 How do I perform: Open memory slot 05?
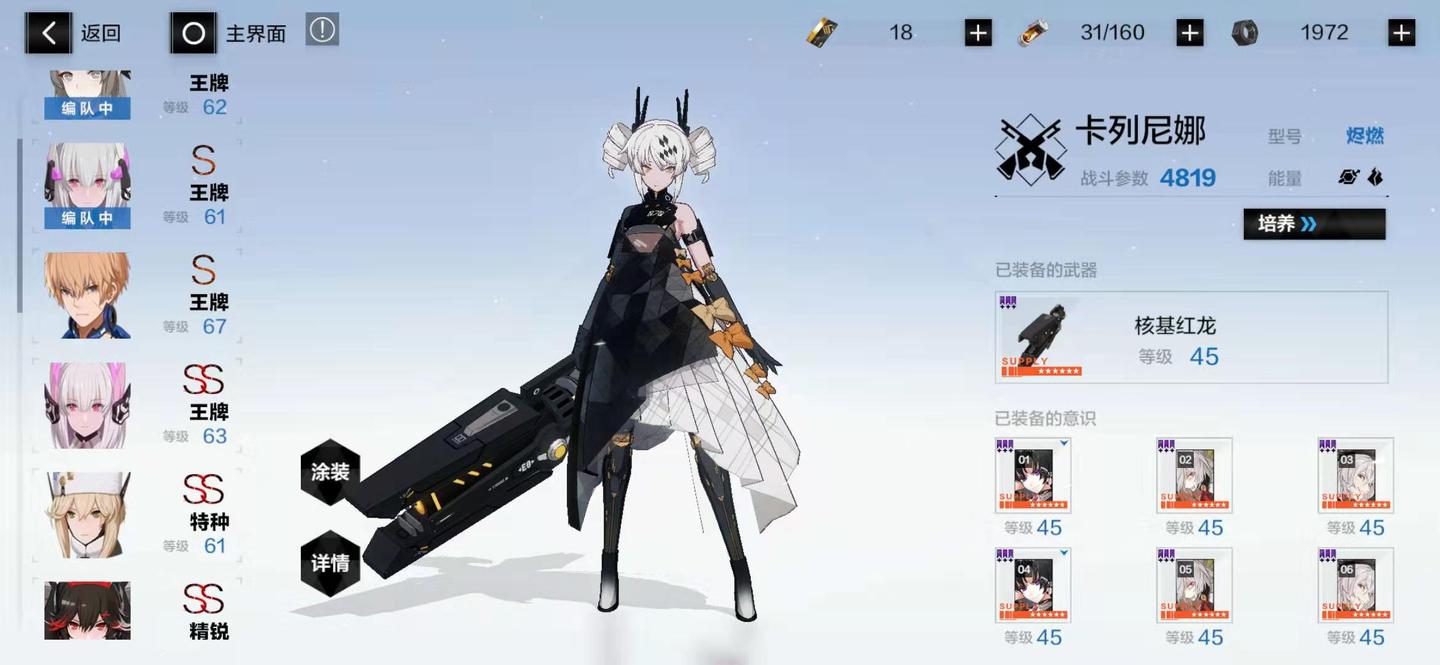[x=1194, y=586]
